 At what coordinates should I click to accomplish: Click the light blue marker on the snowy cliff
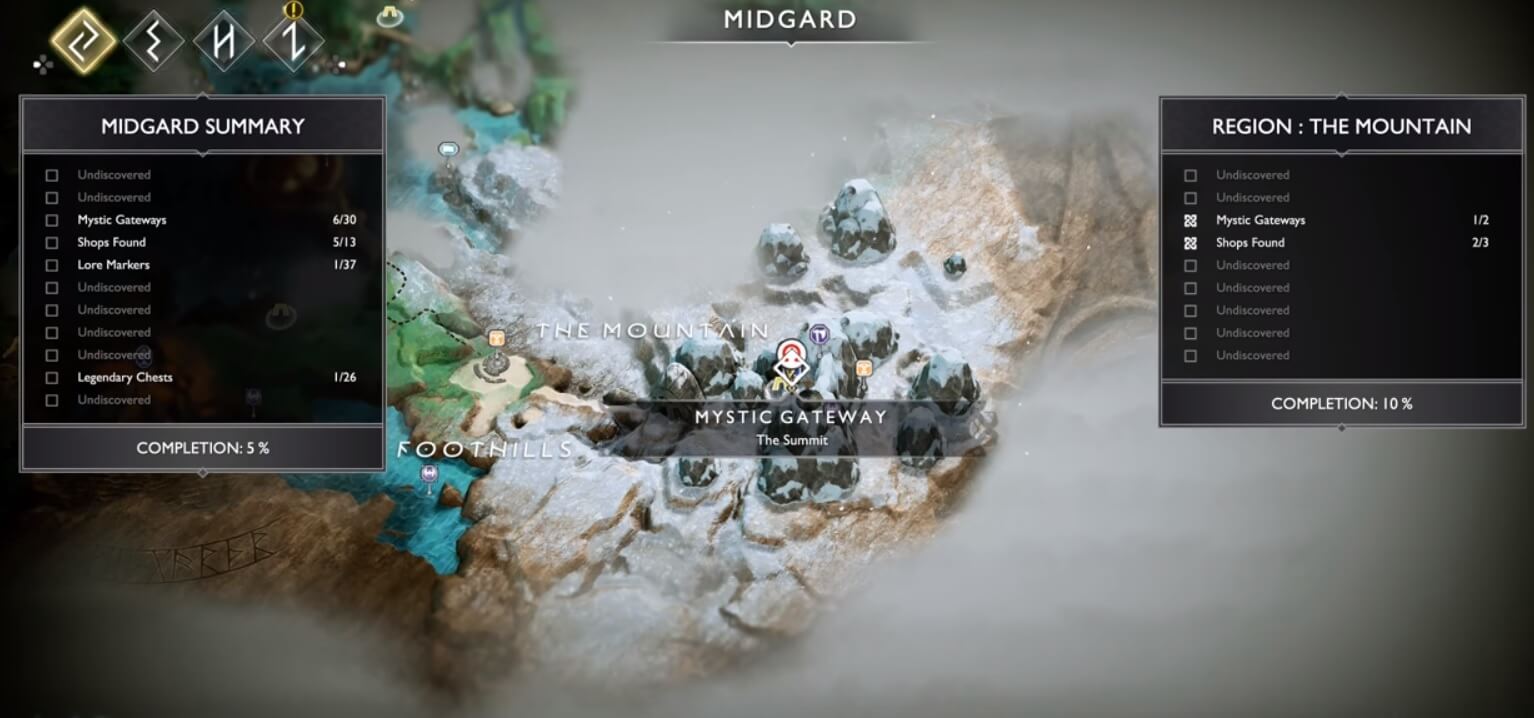(448, 150)
